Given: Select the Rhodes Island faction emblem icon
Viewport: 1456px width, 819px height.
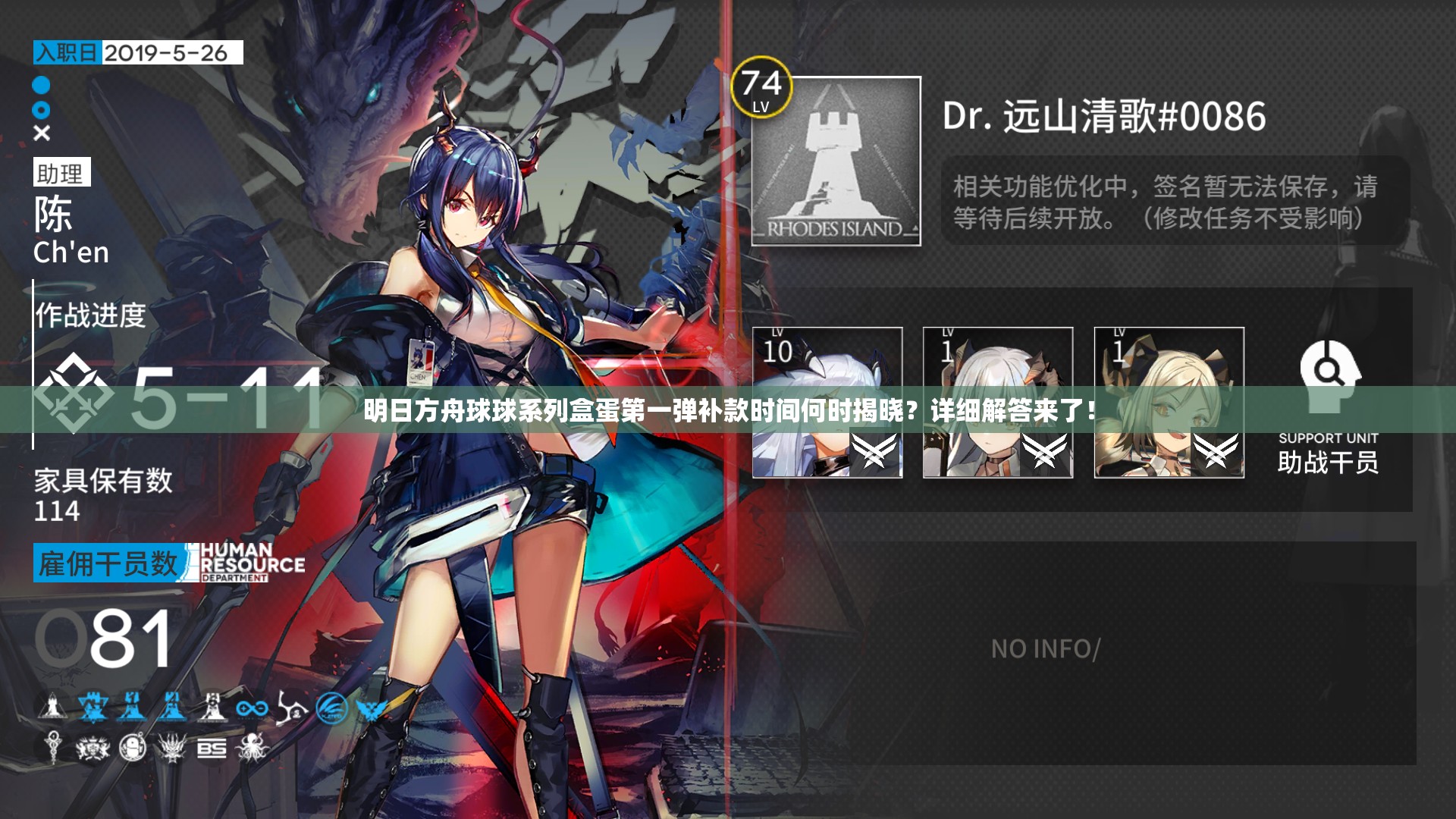Looking at the screenshot, I should (x=52, y=707).
